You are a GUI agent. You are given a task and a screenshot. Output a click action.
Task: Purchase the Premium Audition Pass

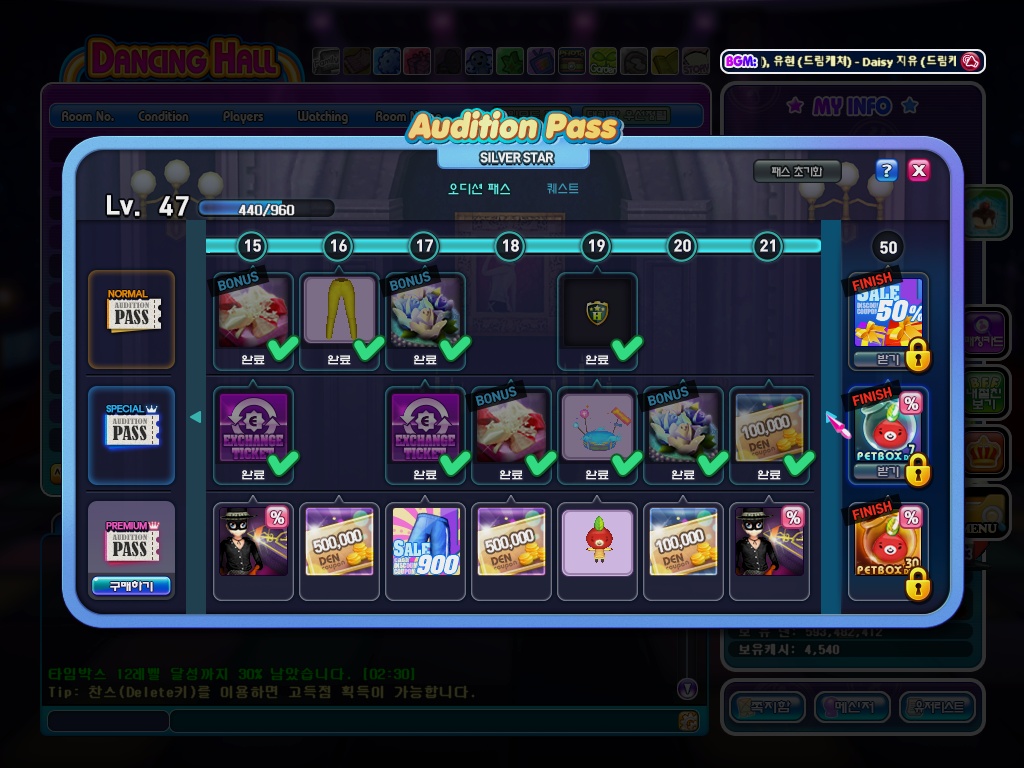pos(130,586)
